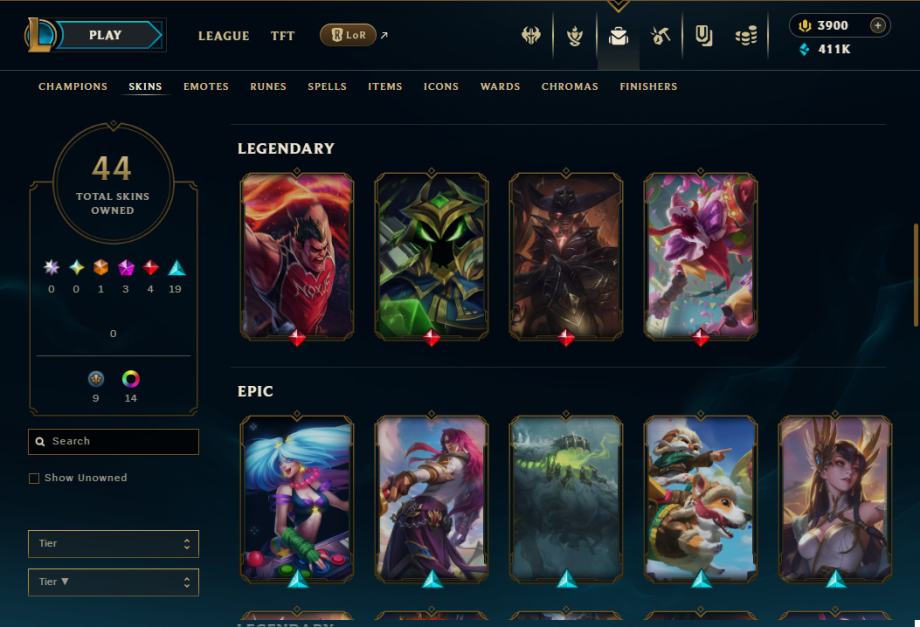Screen dimensions: 920x627
Task: Switch to the Champions tab
Action: 73,87
